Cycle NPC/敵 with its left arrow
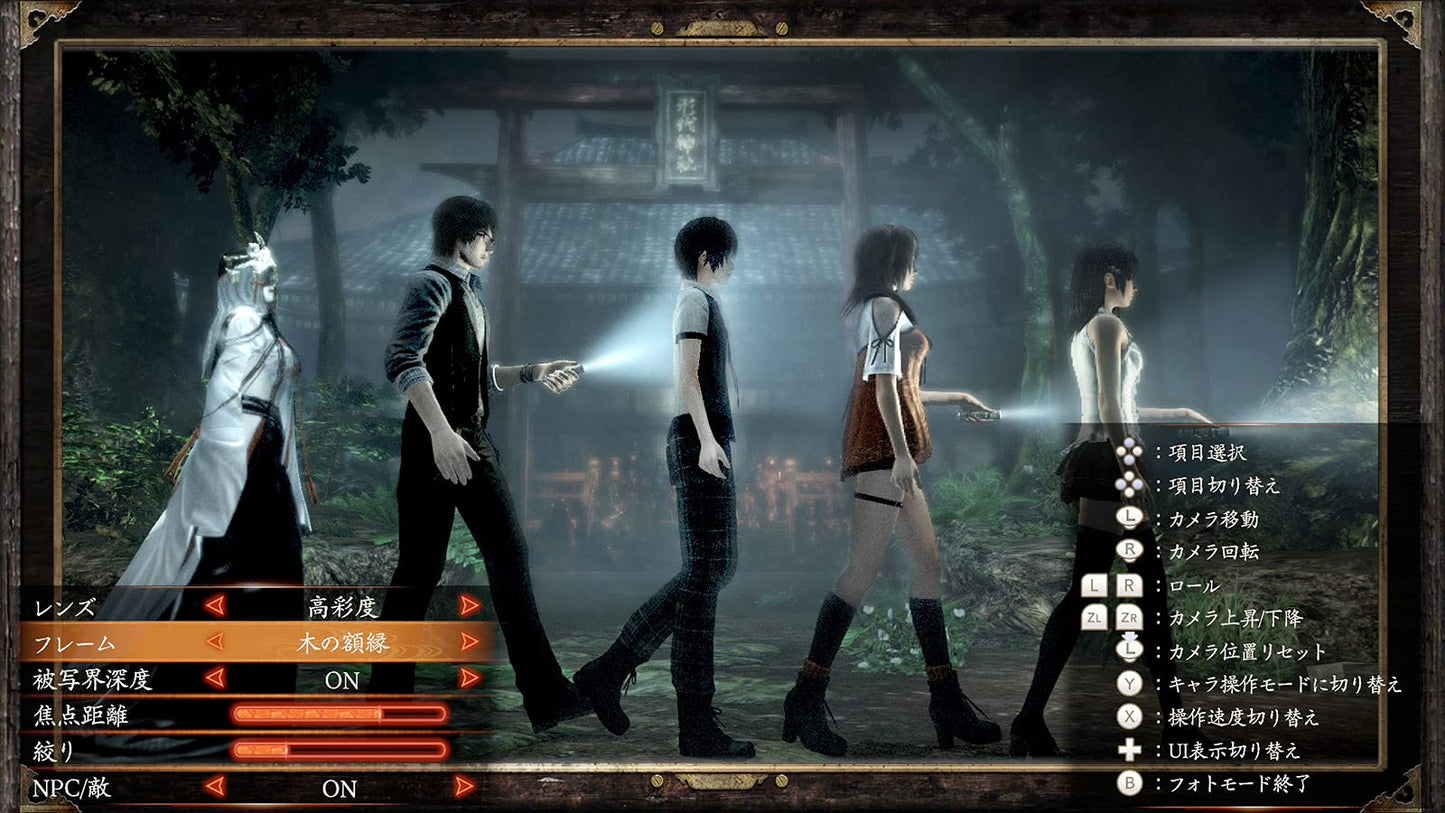The image size is (1445, 813). coord(214,789)
